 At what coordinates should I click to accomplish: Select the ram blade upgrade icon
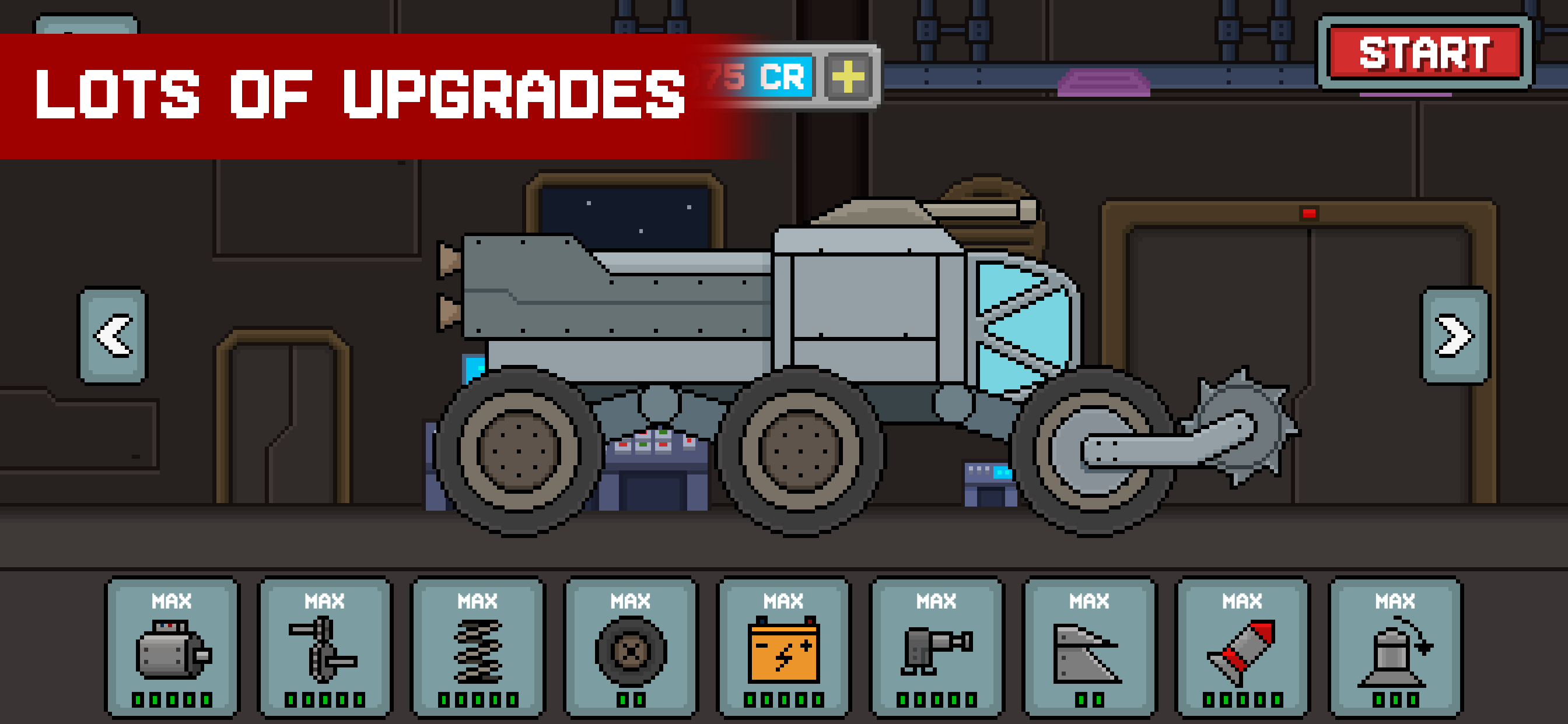[x=1089, y=654]
